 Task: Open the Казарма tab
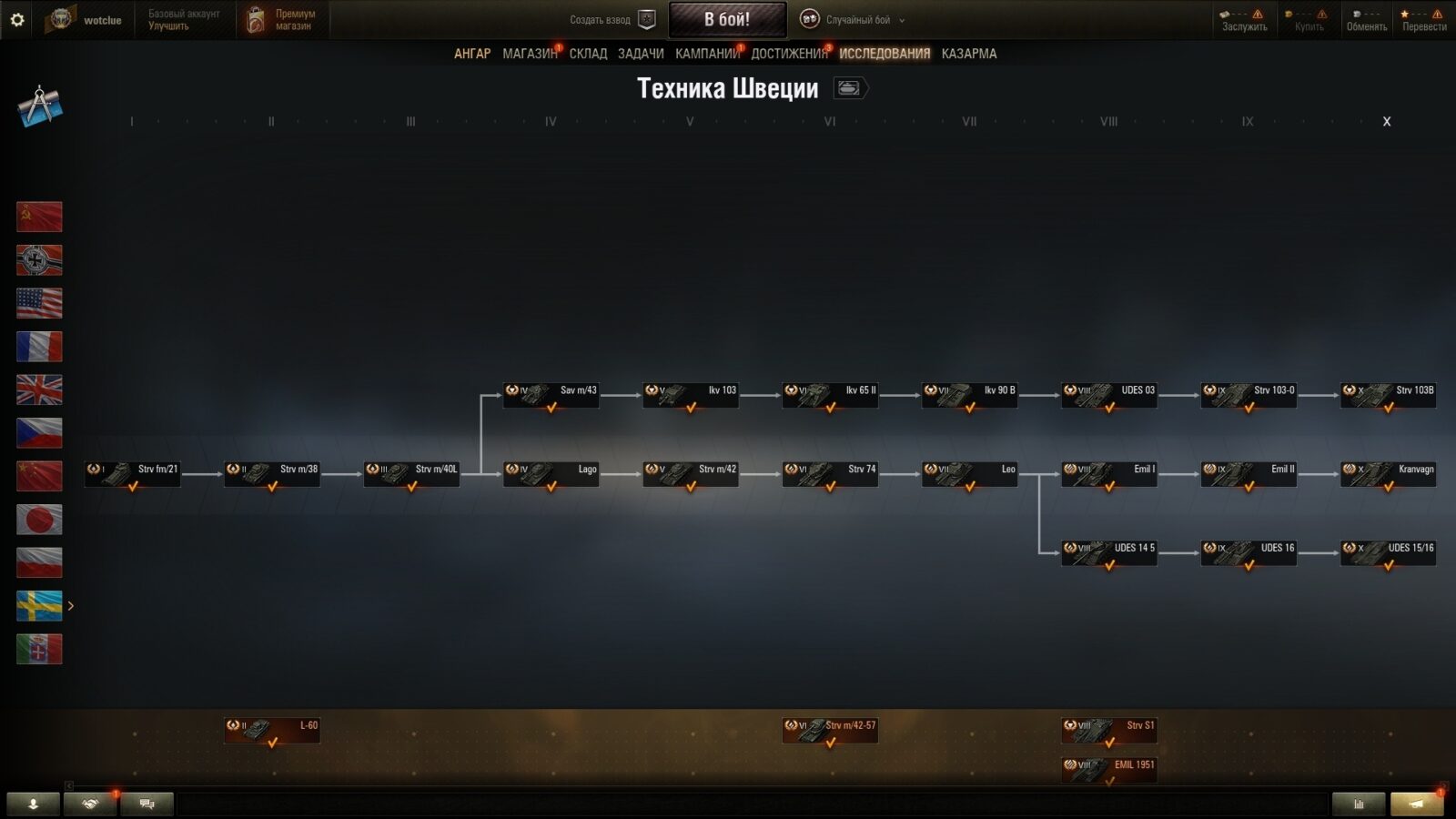(968, 54)
